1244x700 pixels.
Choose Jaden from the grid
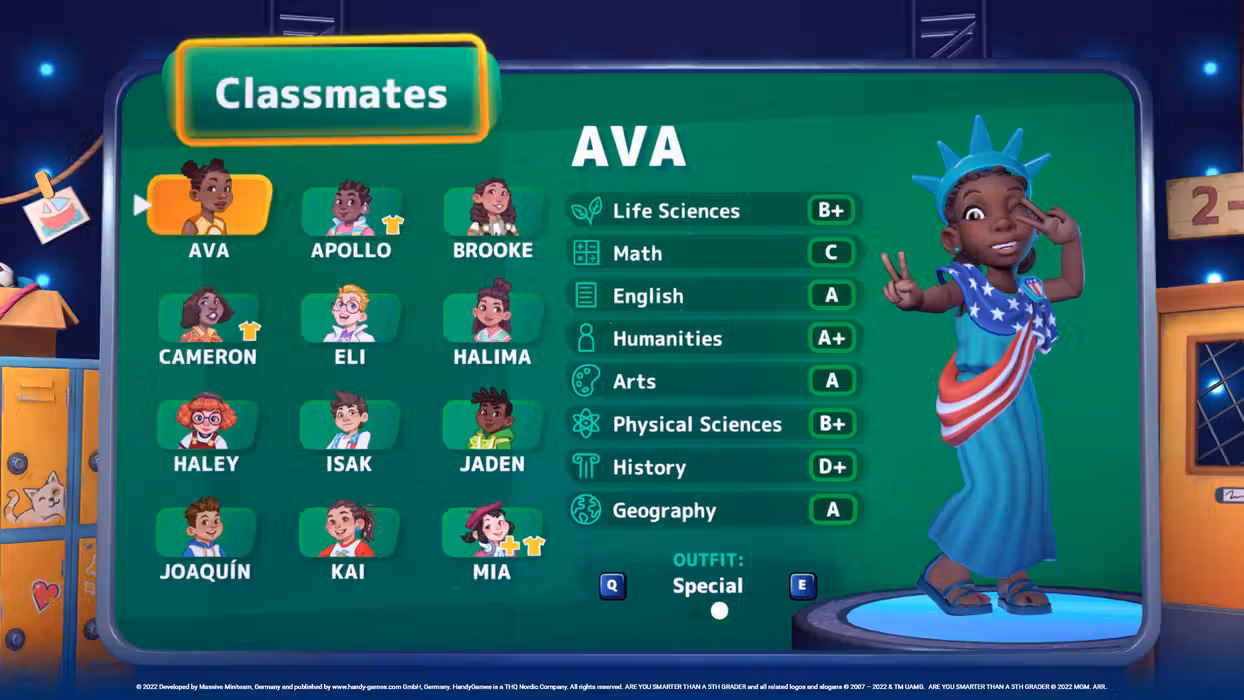[492, 425]
